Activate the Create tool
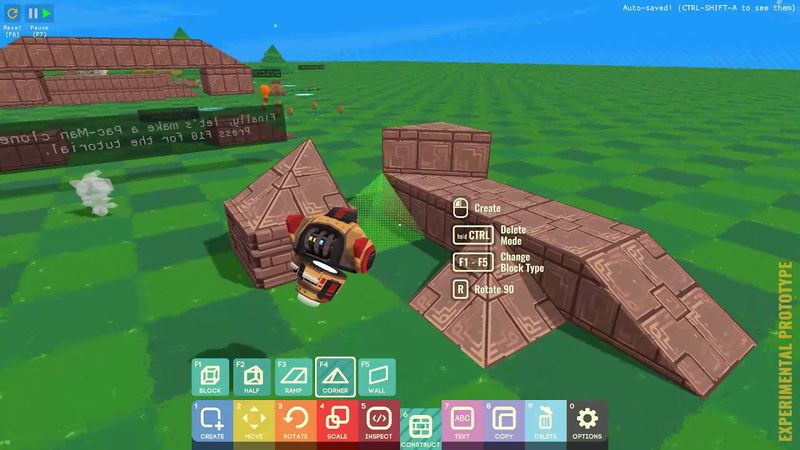Screen dimensions: 800x450 coord(212,422)
